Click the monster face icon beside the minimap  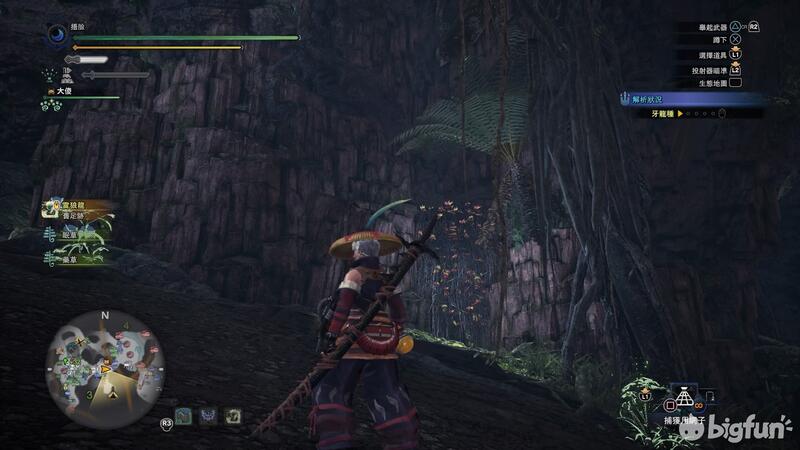click(208, 415)
